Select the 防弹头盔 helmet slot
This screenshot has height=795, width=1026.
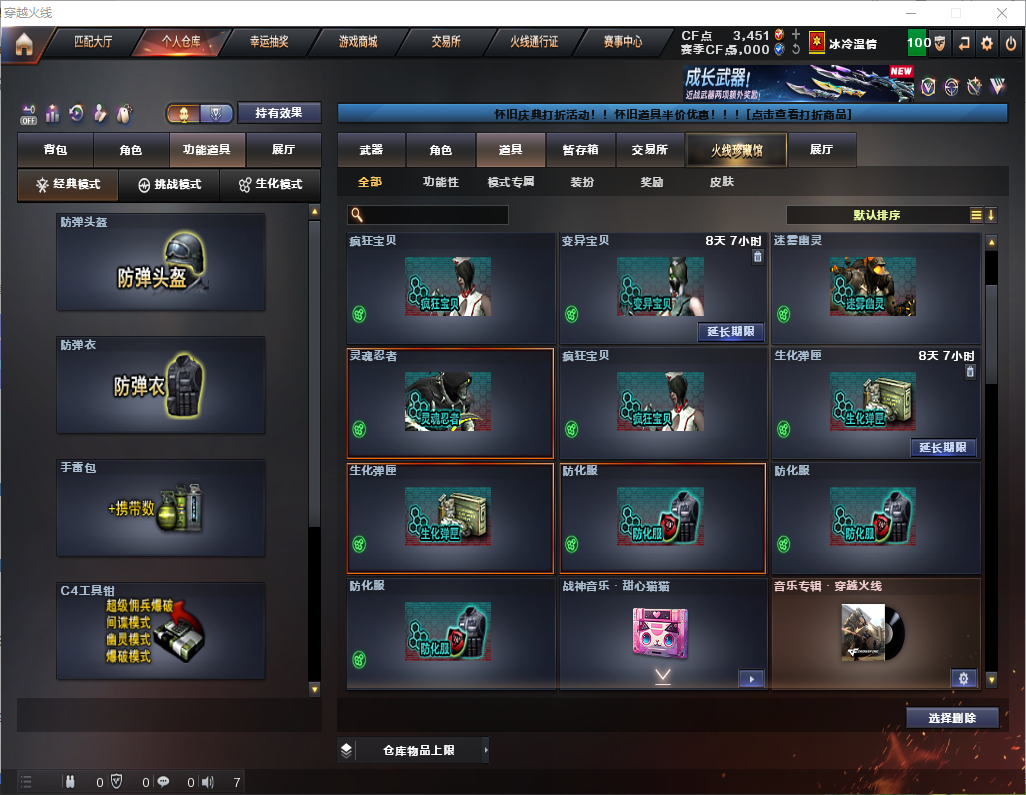161,262
